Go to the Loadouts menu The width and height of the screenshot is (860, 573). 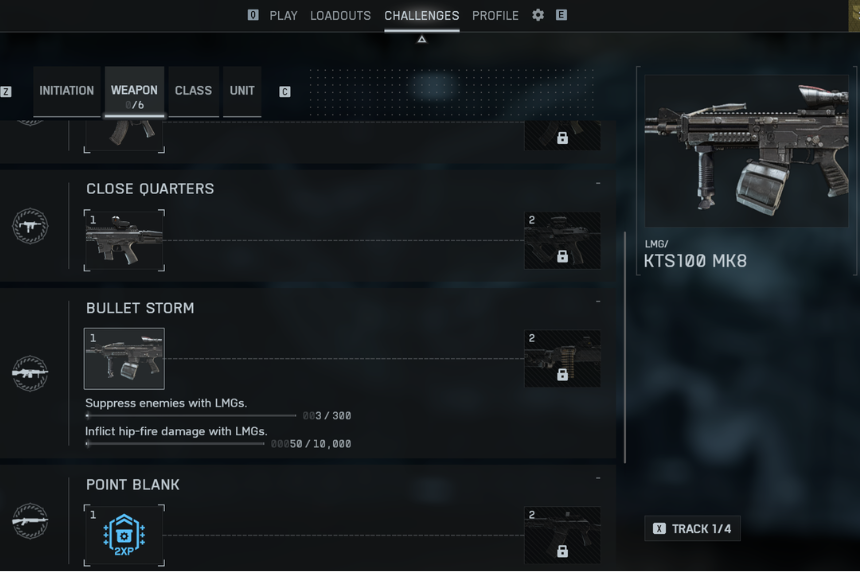340,16
